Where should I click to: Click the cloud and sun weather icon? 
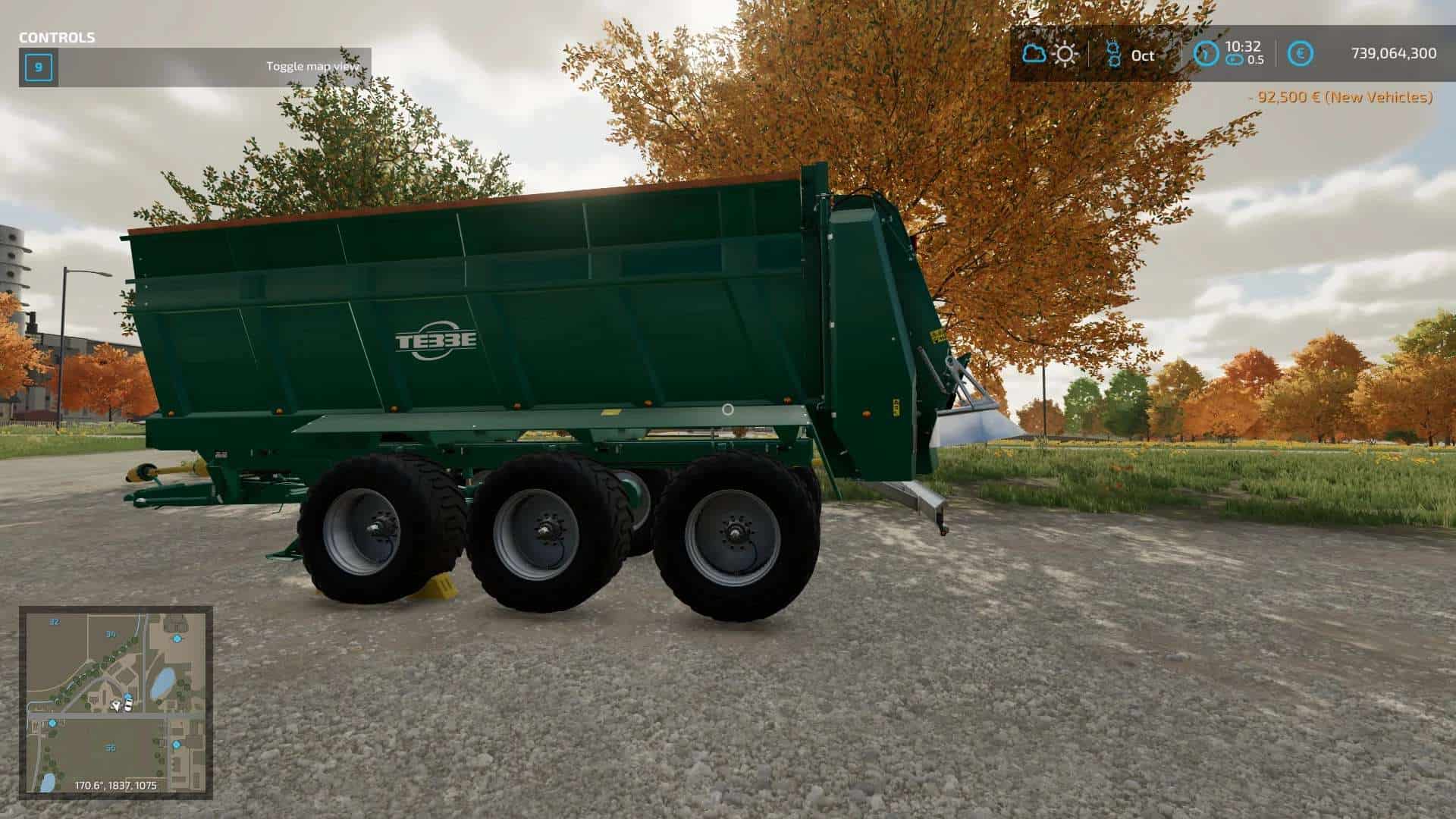point(1050,54)
